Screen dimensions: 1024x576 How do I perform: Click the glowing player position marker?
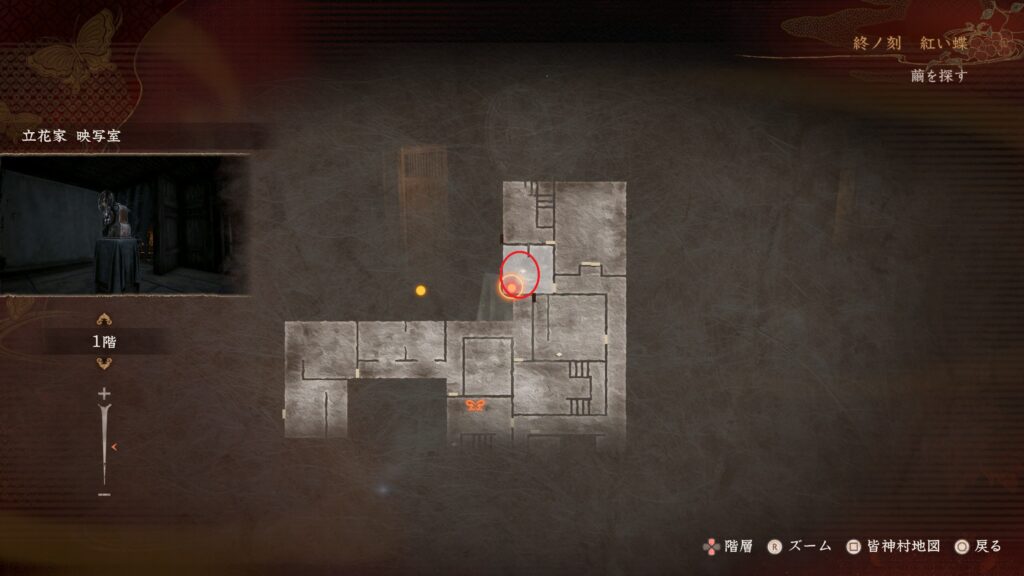512,288
